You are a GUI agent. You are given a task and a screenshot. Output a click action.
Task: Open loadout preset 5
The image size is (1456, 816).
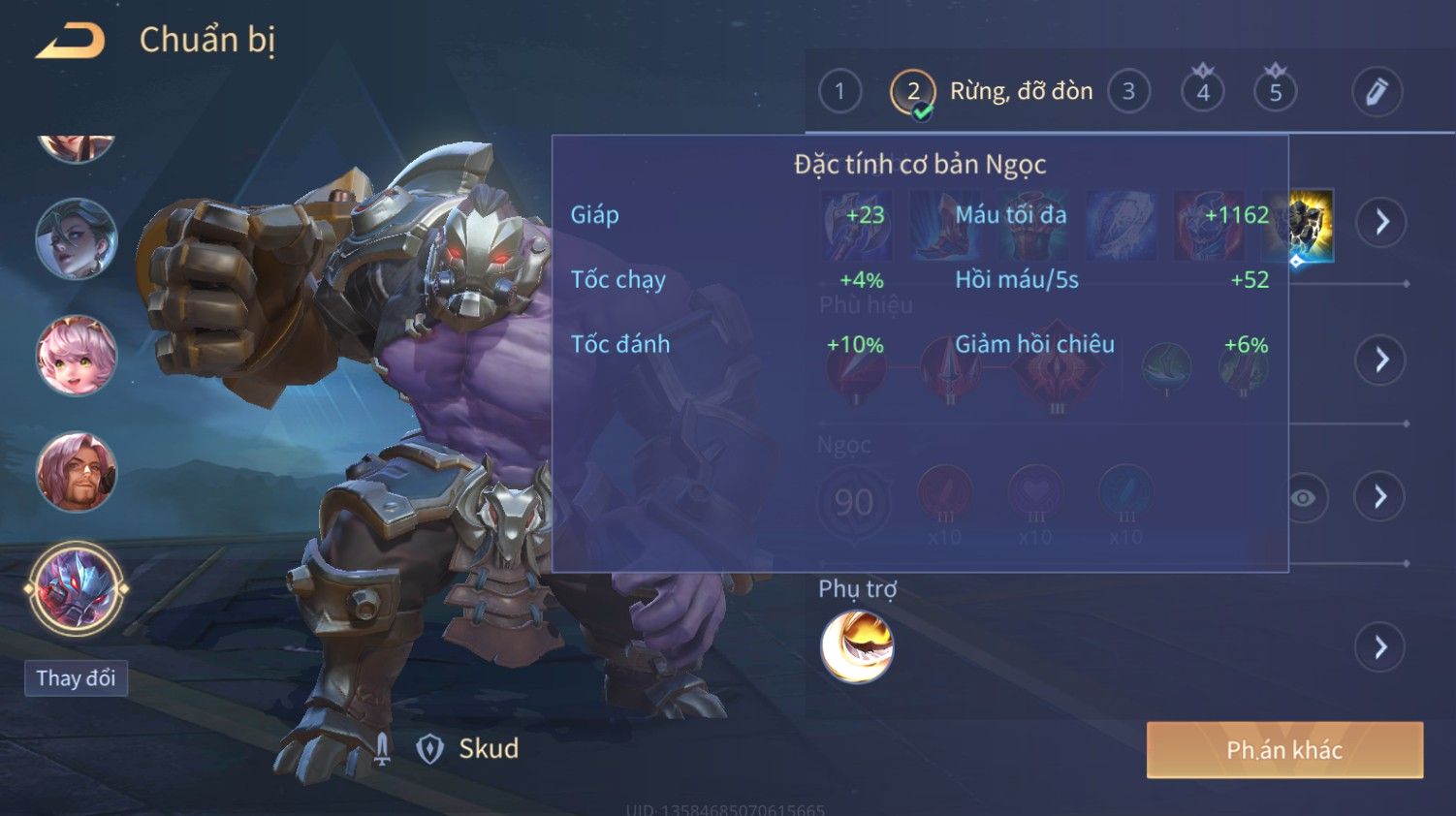click(1276, 92)
